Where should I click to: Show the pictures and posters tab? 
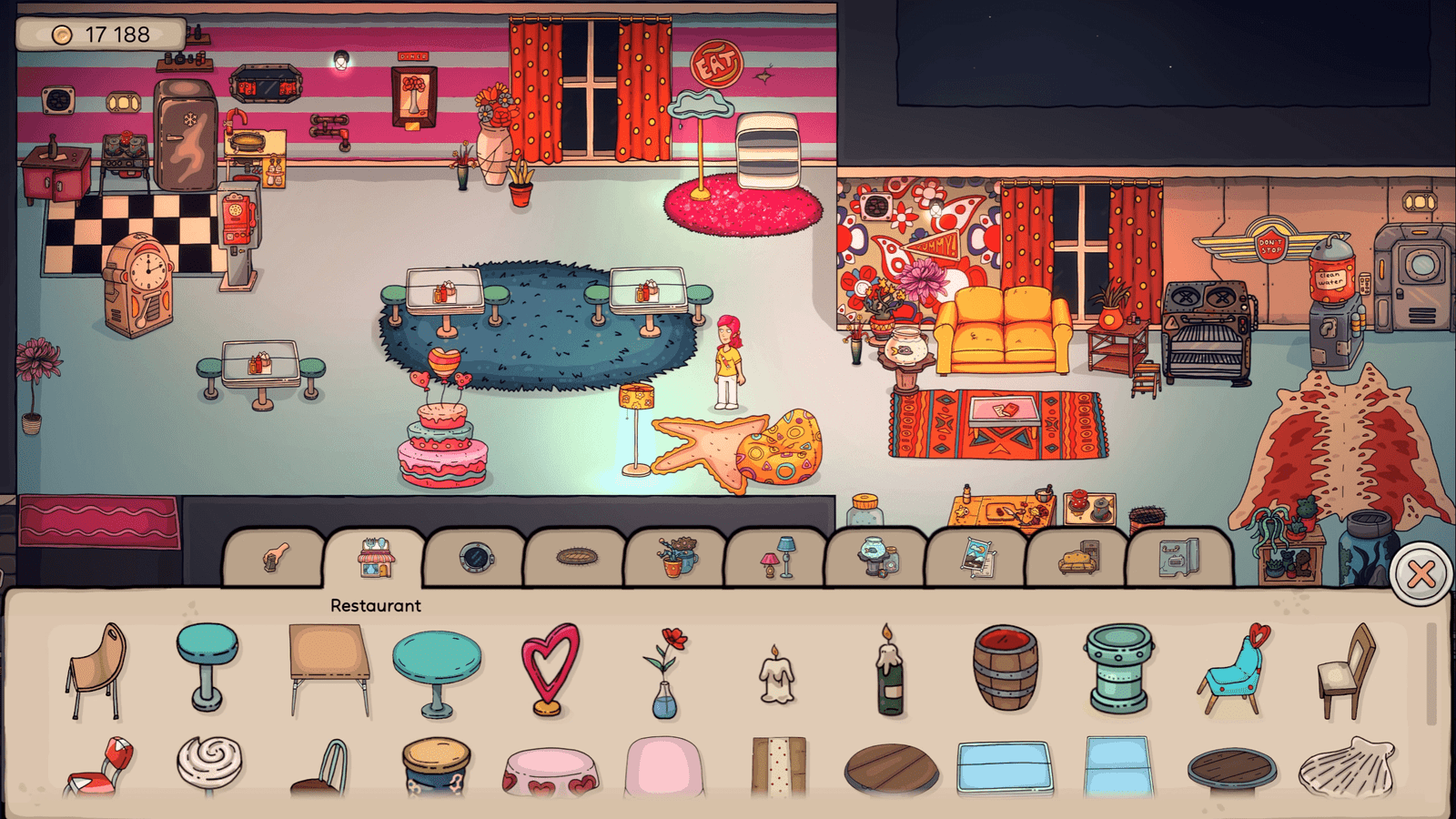coord(977,557)
